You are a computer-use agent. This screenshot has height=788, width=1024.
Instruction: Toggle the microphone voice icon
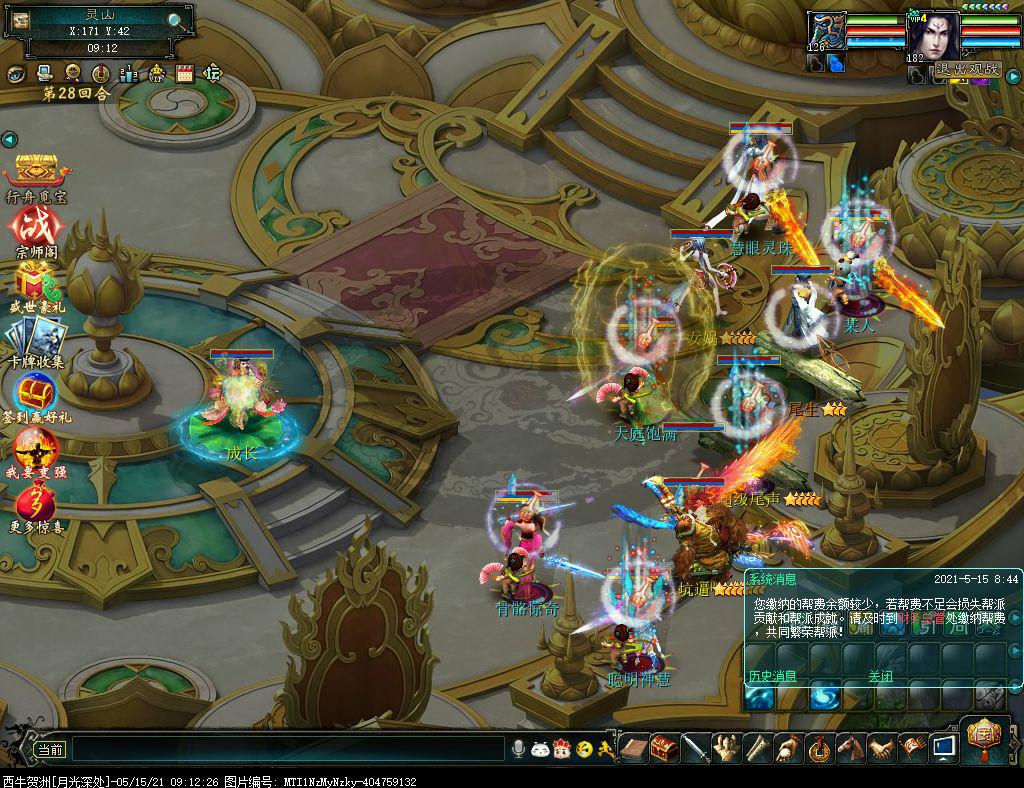point(518,748)
